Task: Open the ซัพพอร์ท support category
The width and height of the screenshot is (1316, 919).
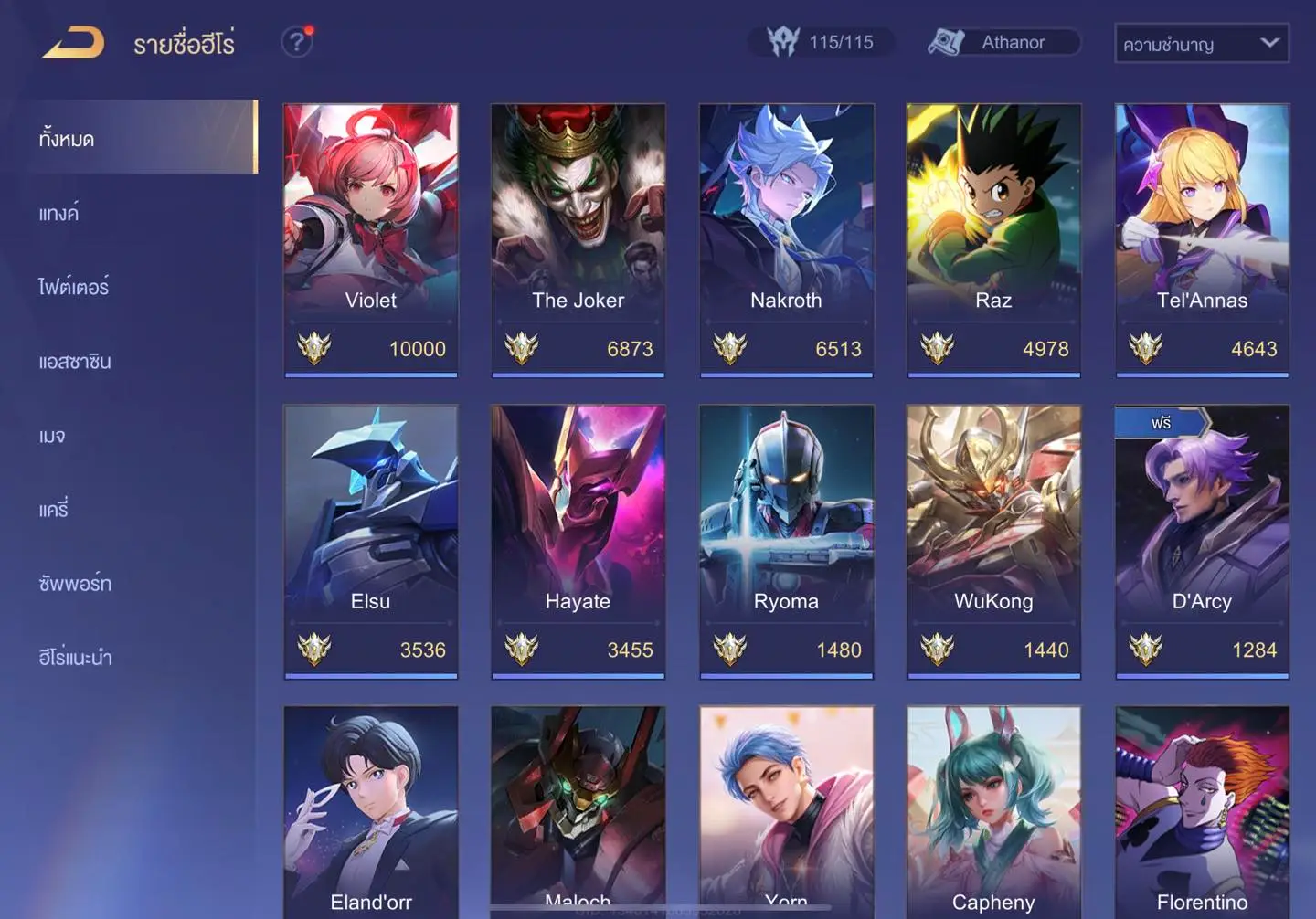Action: (x=75, y=583)
